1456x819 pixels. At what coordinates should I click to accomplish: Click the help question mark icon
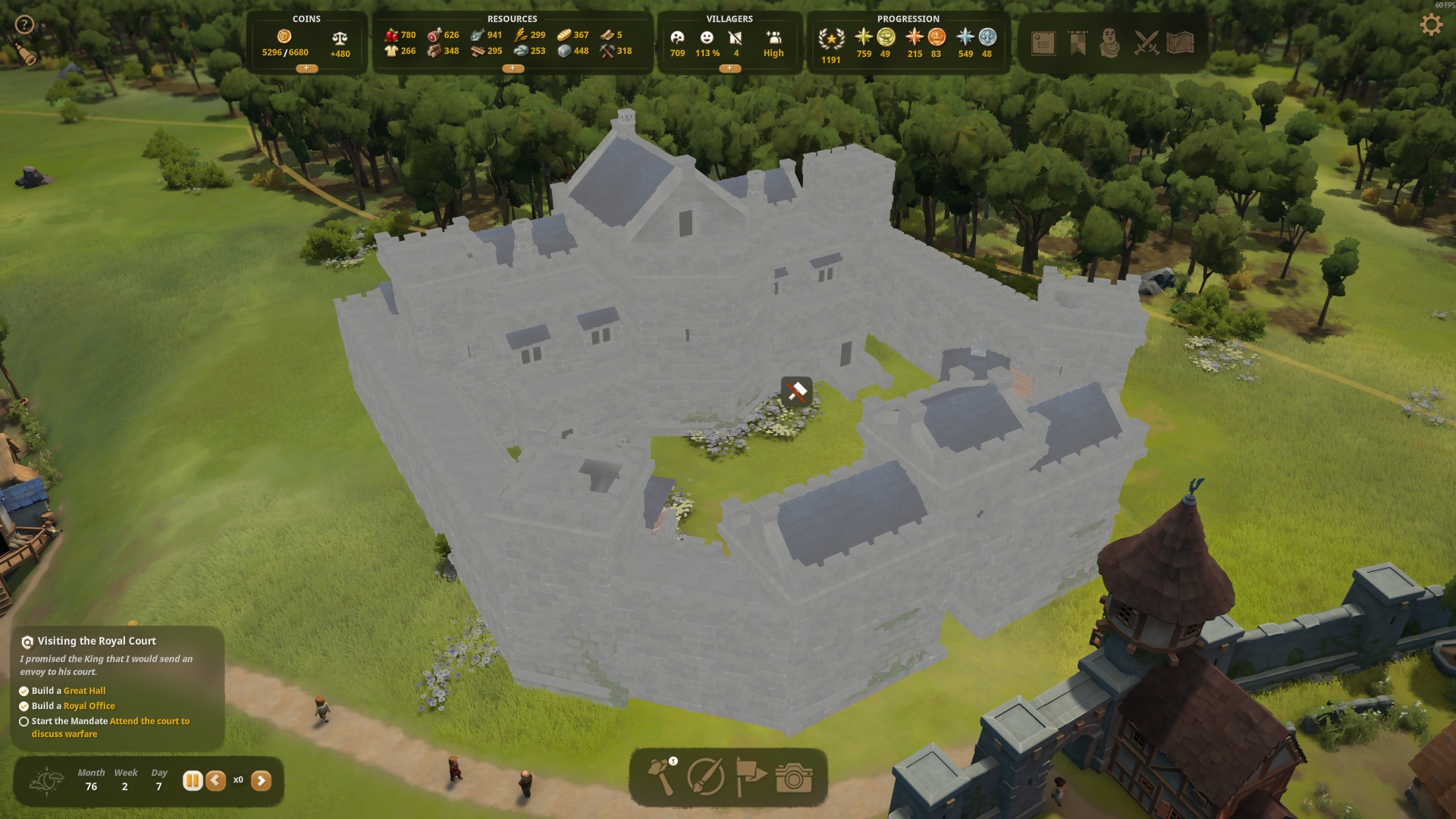pyautogui.click(x=24, y=24)
